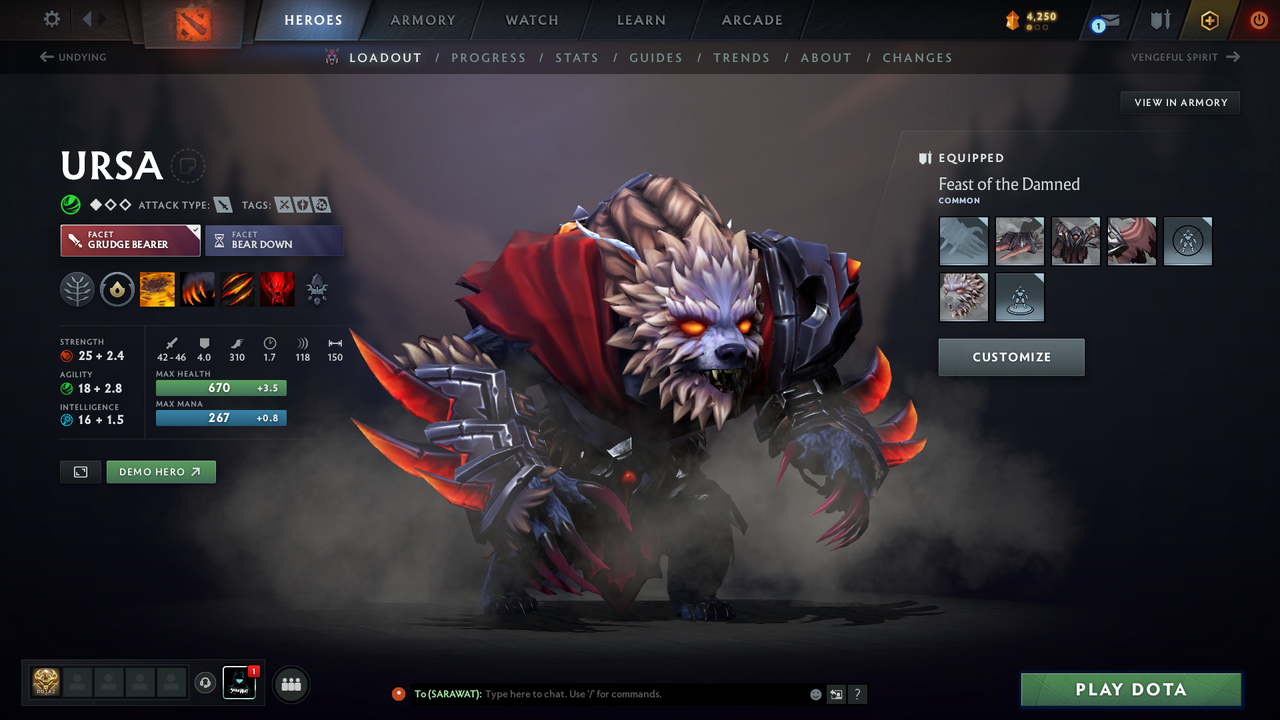1280x720 pixels.
Task: Toggle the innate ability circle icon
Action: [117, 289]
